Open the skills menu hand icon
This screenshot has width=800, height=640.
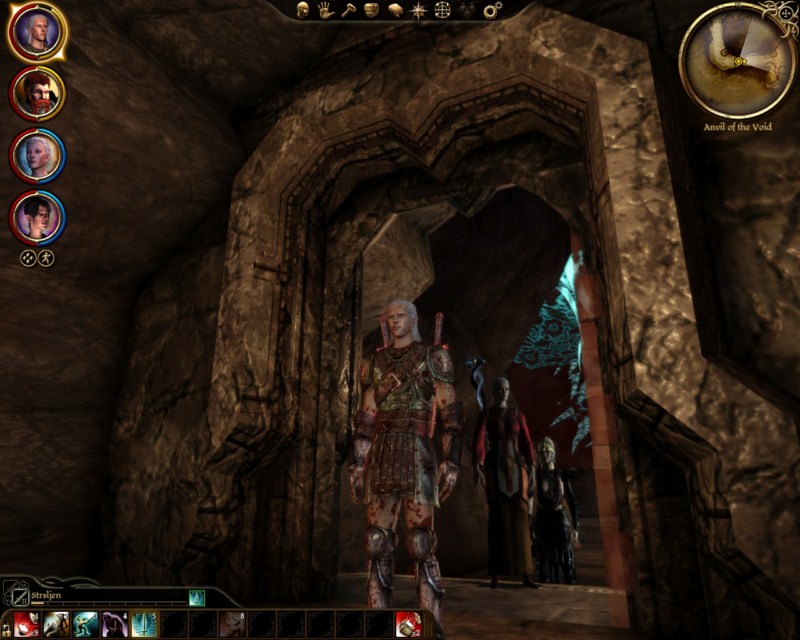coord(325,10)
